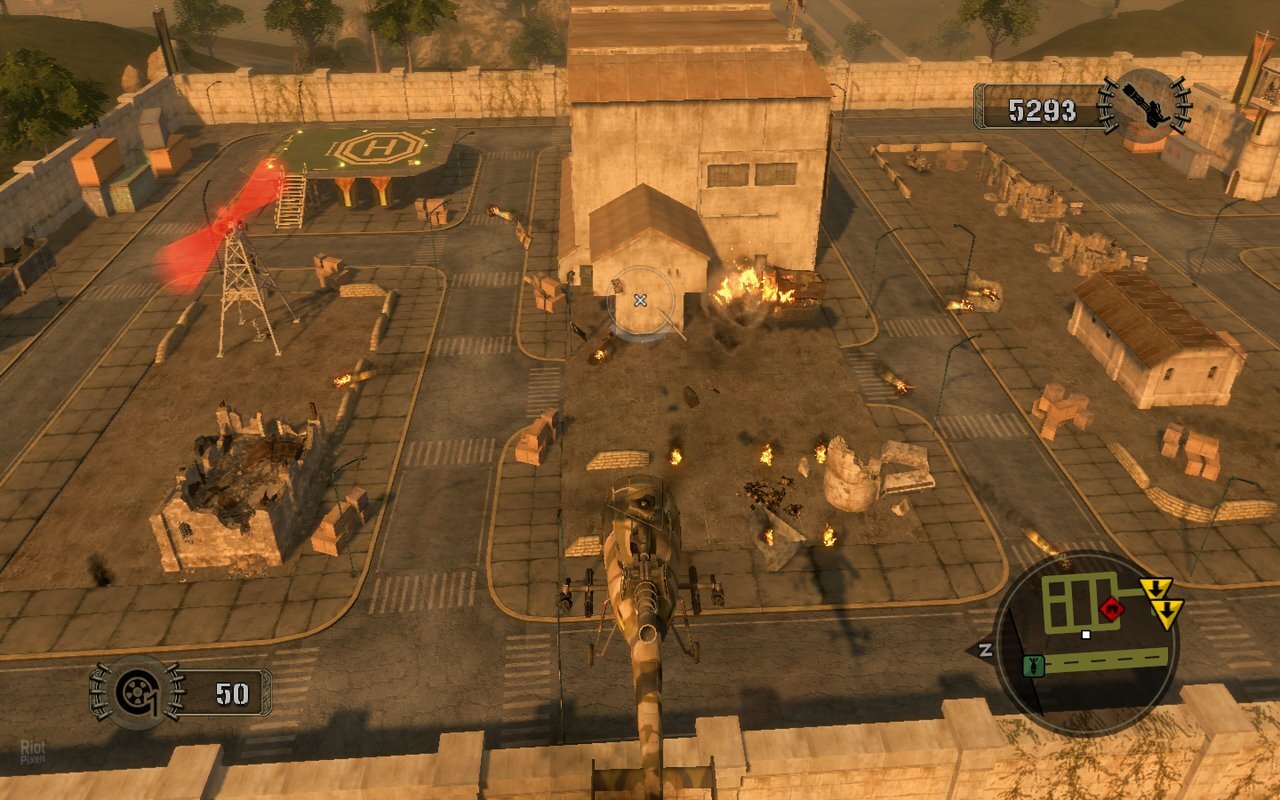Click the green bomb marker on minimap

point(1033,665)
